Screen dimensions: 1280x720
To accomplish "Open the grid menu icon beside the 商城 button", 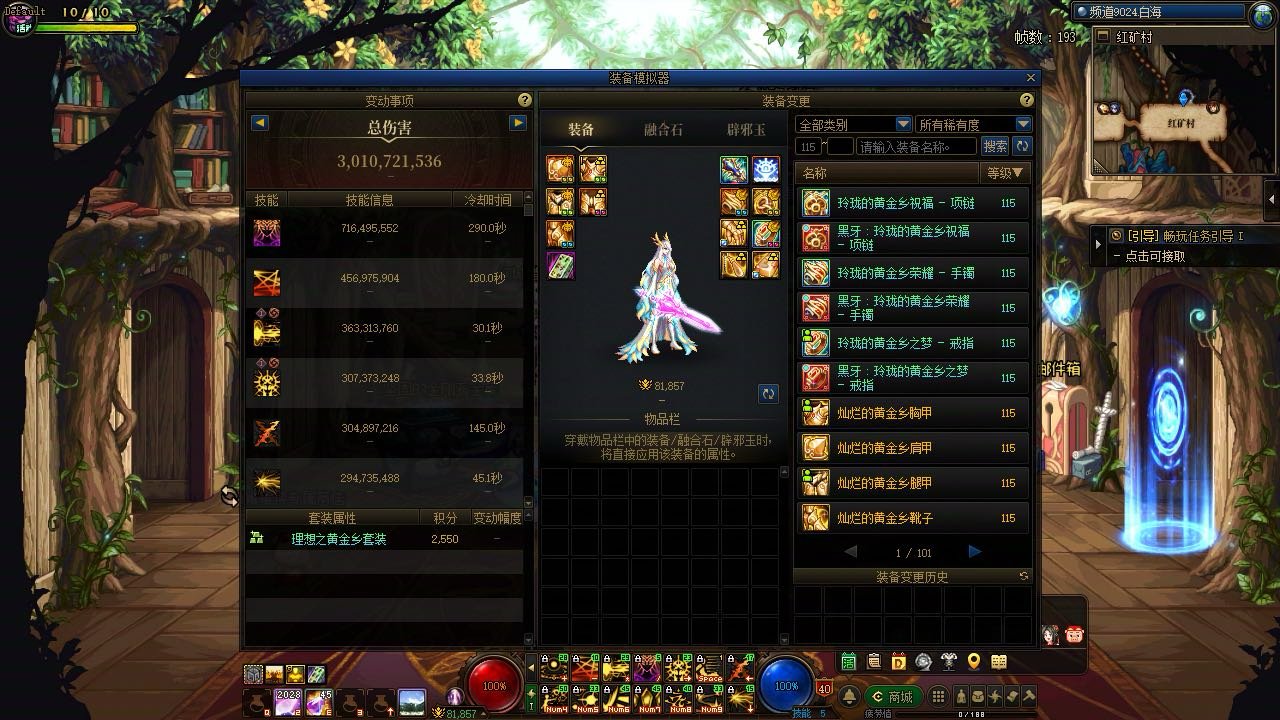I will click(938, 695).
